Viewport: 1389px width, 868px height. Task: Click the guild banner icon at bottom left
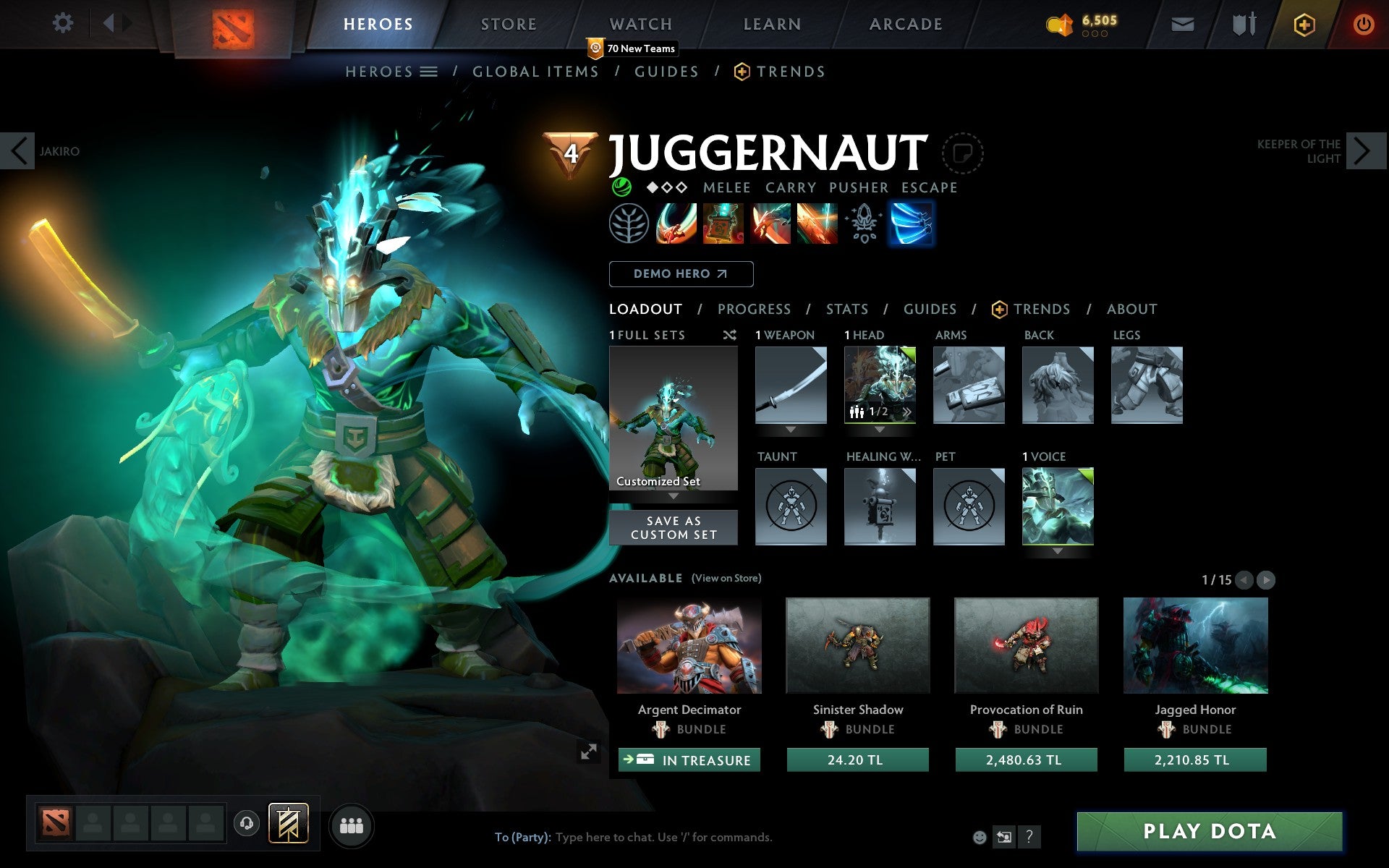(288, 822)
